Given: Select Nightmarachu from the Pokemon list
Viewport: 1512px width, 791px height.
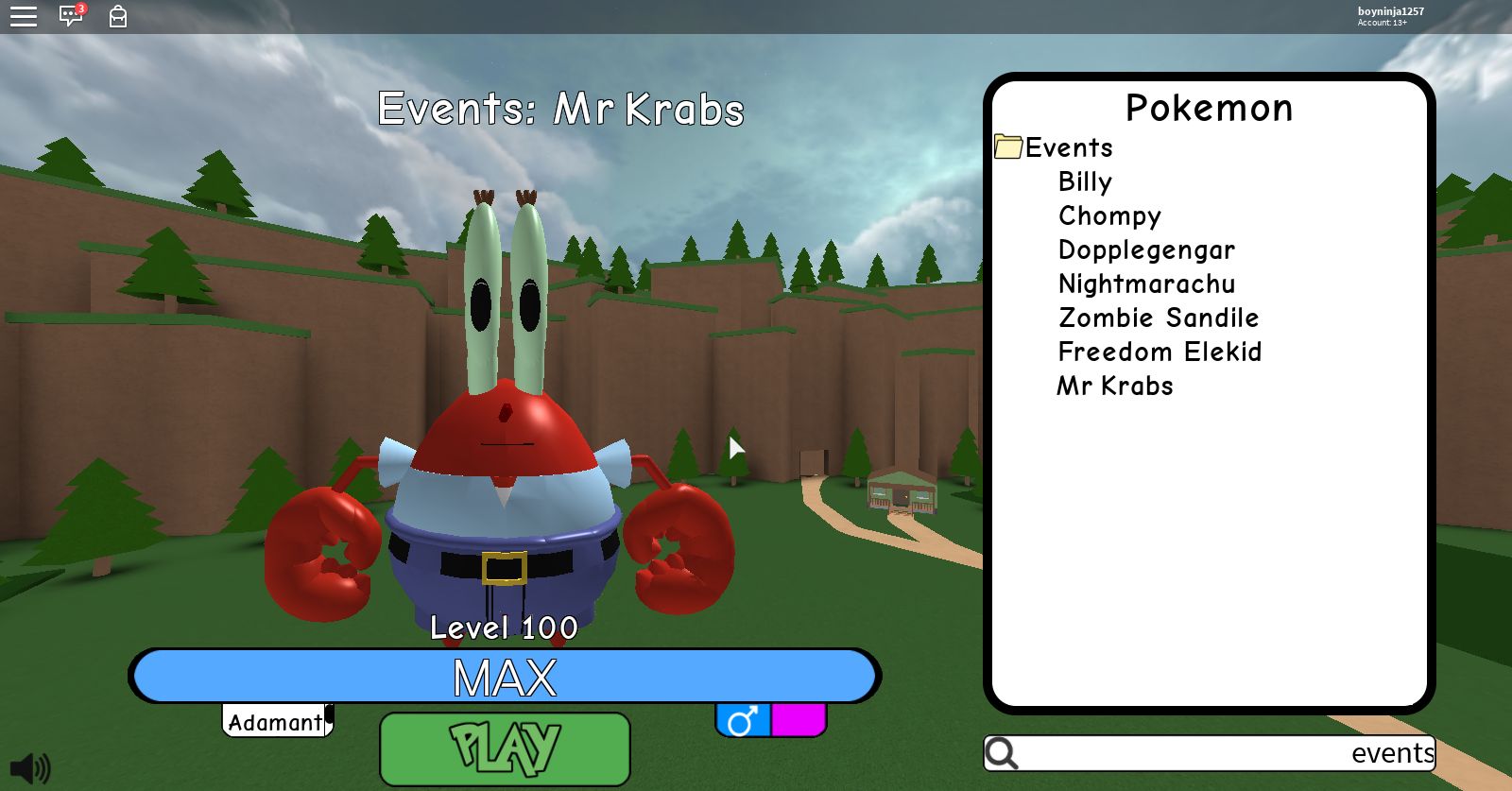Looking at the screenshot, I should 1146,284.
